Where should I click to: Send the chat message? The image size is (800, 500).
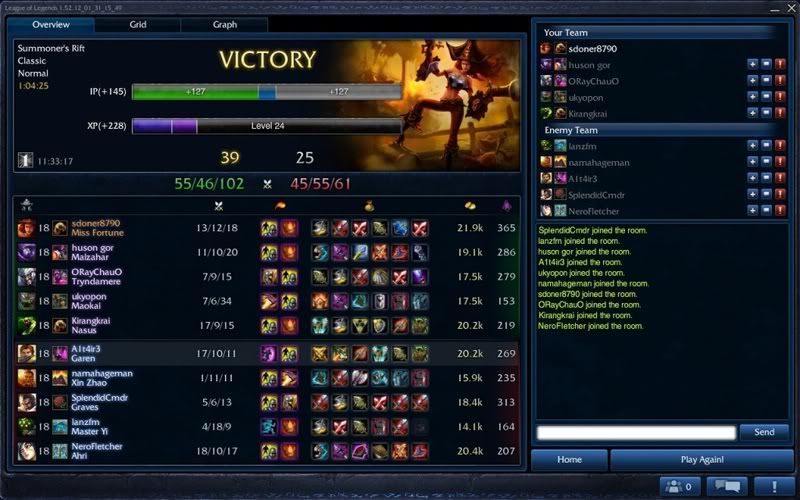[x=764, y=432]
